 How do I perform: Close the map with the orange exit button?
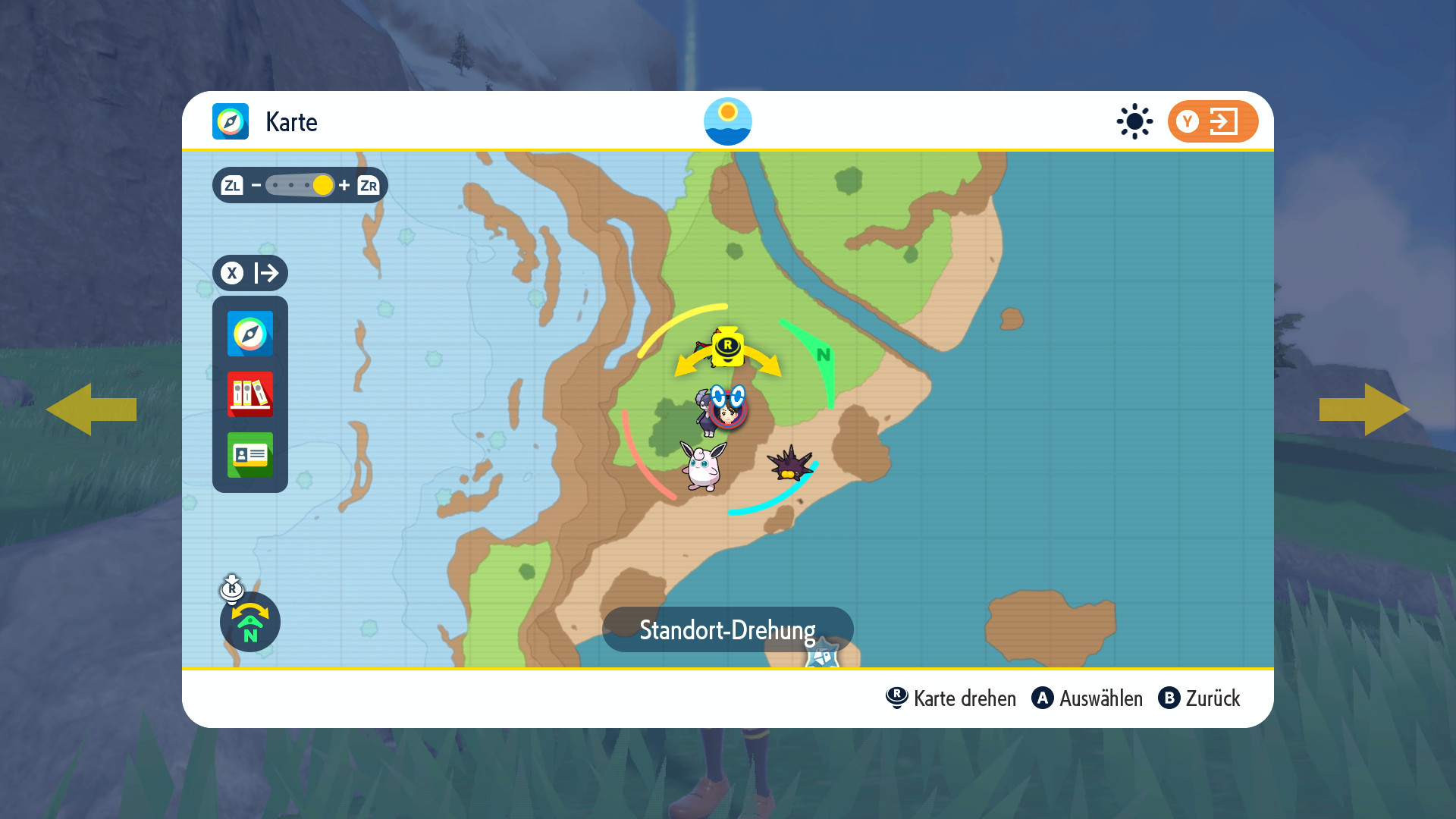click(1213, 121)
